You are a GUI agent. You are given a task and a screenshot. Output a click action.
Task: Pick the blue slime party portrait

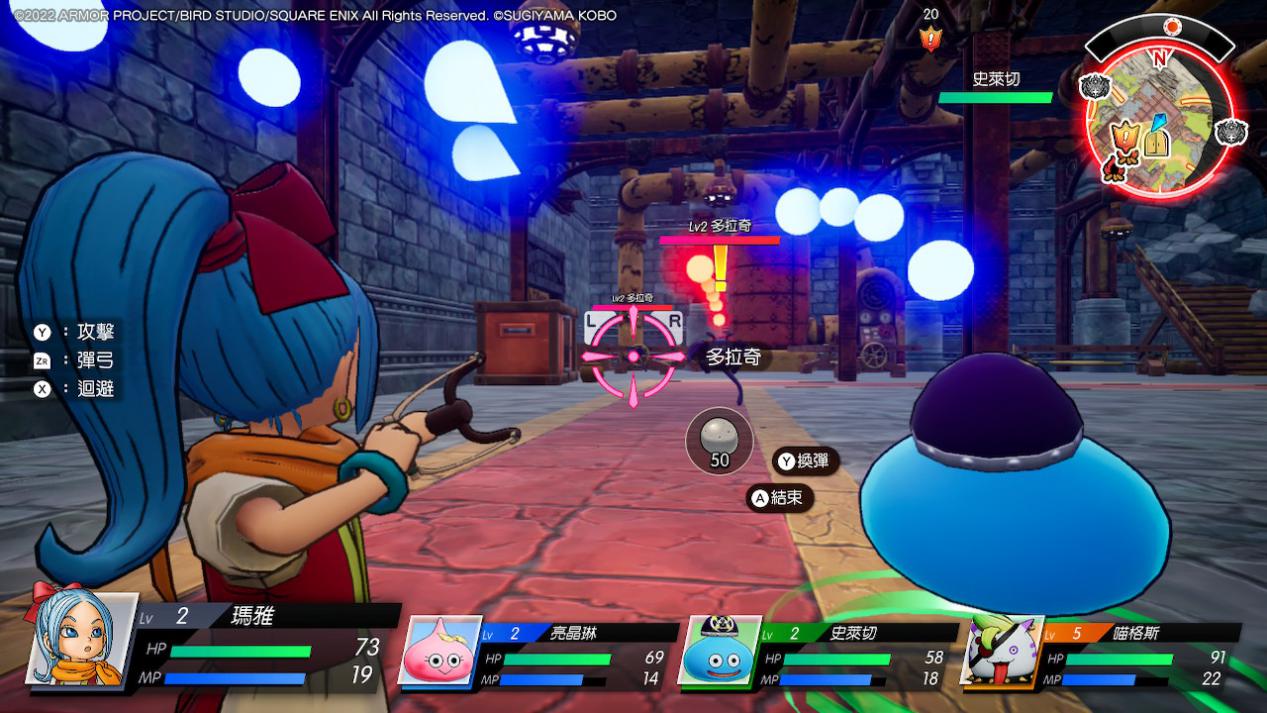[x=719, y=650]
